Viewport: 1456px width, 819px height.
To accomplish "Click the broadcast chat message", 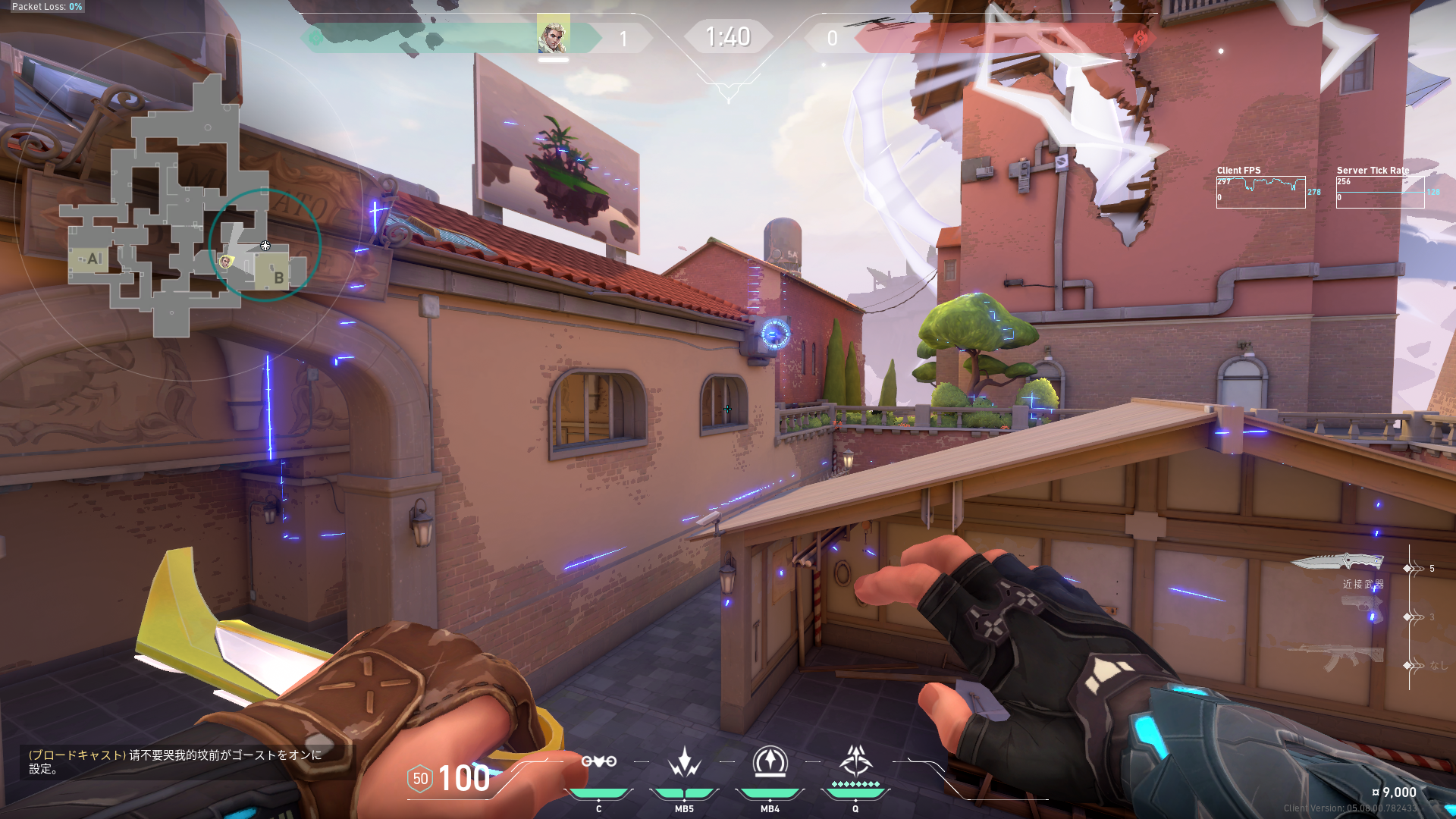I will coord(176,761).
